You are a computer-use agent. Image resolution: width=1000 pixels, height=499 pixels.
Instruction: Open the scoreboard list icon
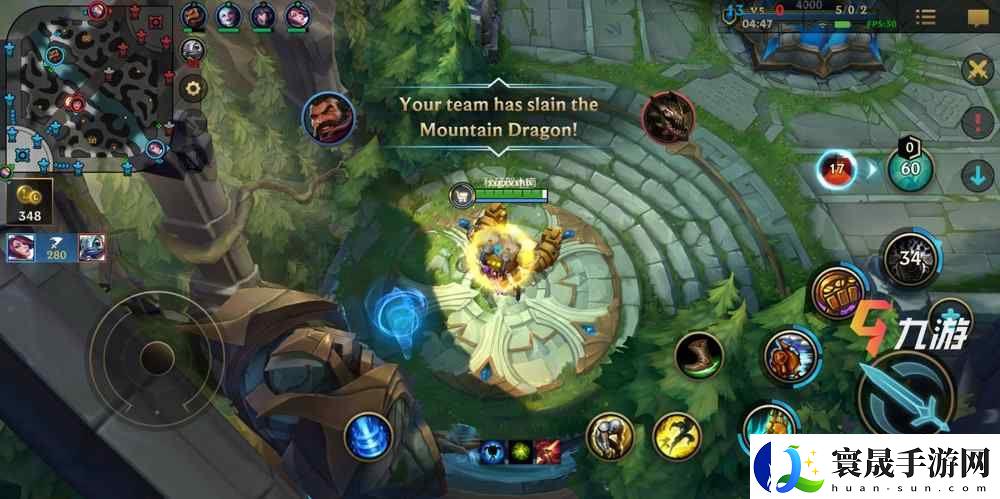(926, 17)
